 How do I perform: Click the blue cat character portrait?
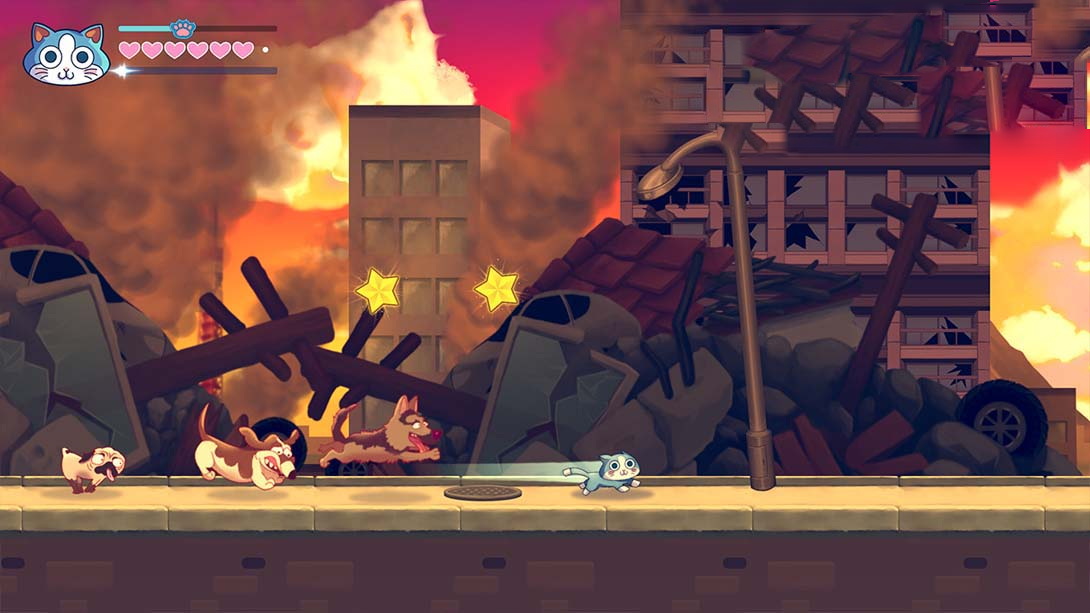click(66, 55)
